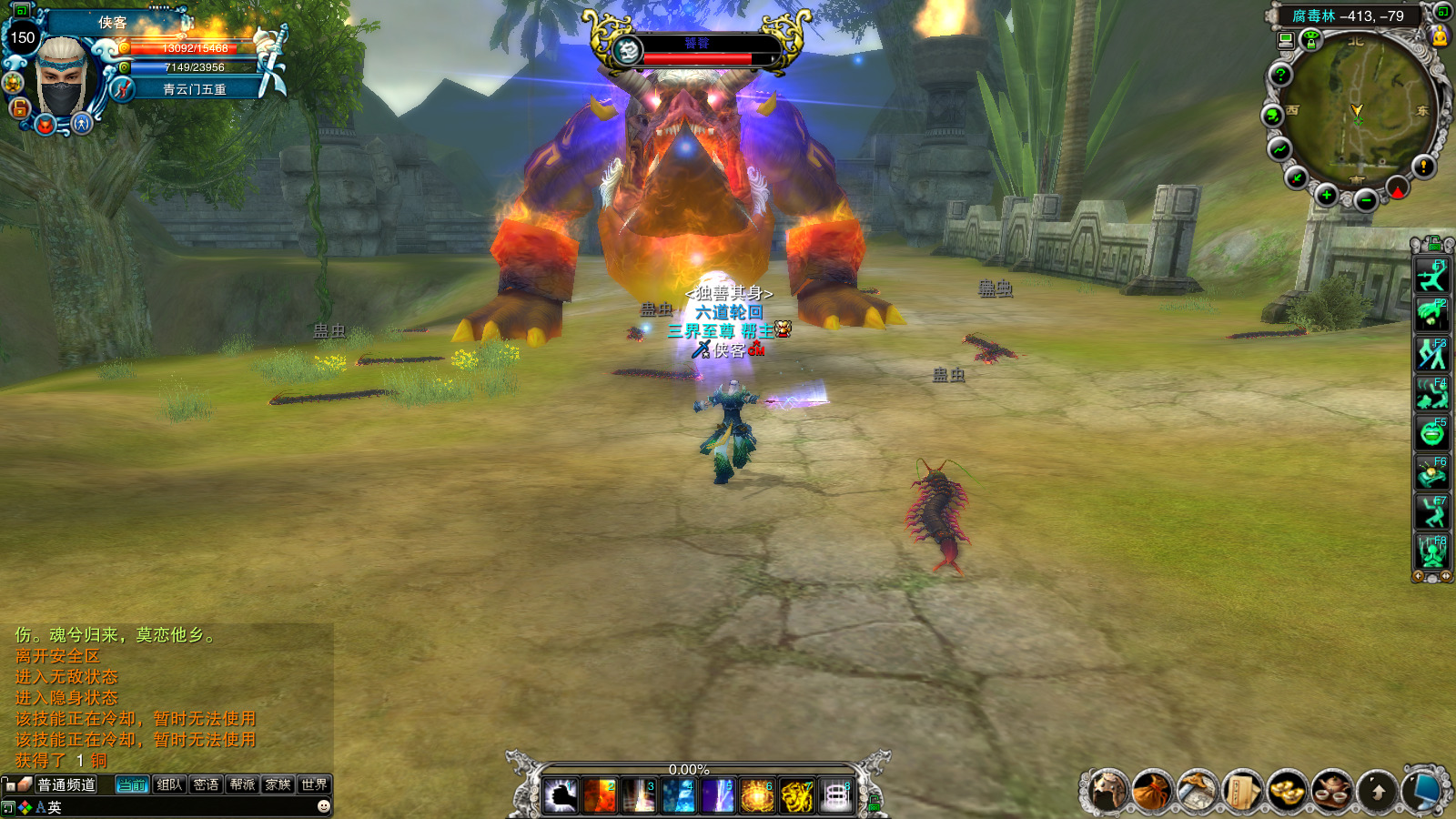
Task: Activate the golden meditation Buddha icon
Action: pos(1440,36)
